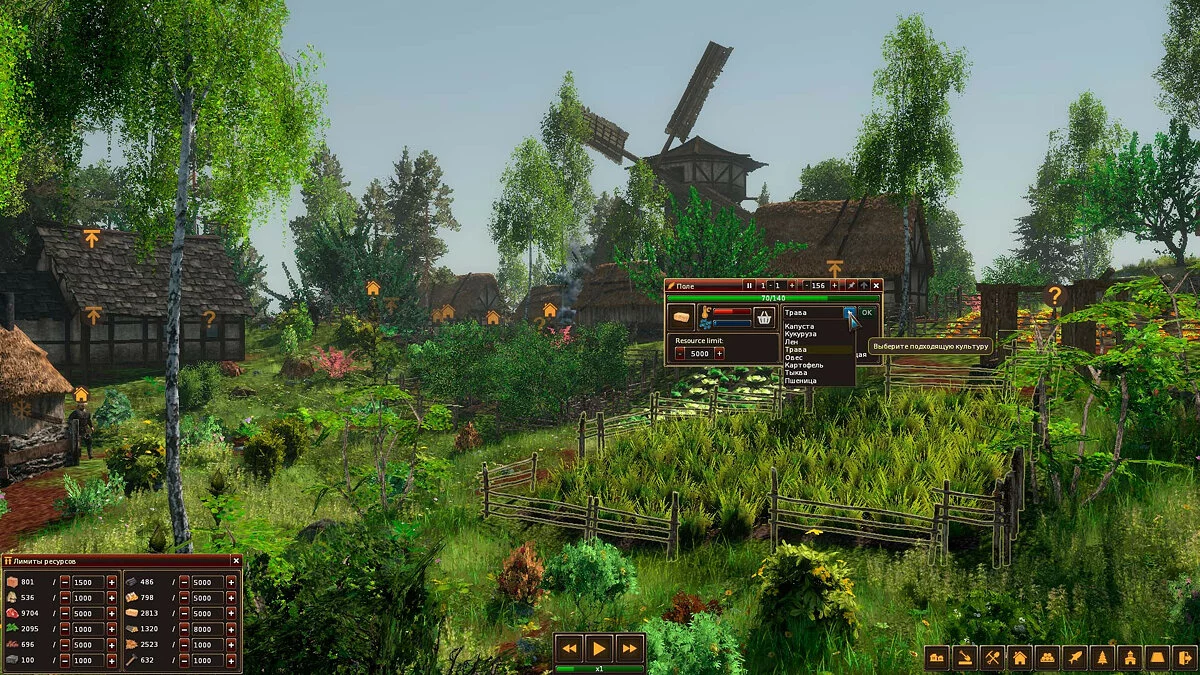Pause the field with the pause button
This screenshot has height=675, width=1200.
(748, 285)
